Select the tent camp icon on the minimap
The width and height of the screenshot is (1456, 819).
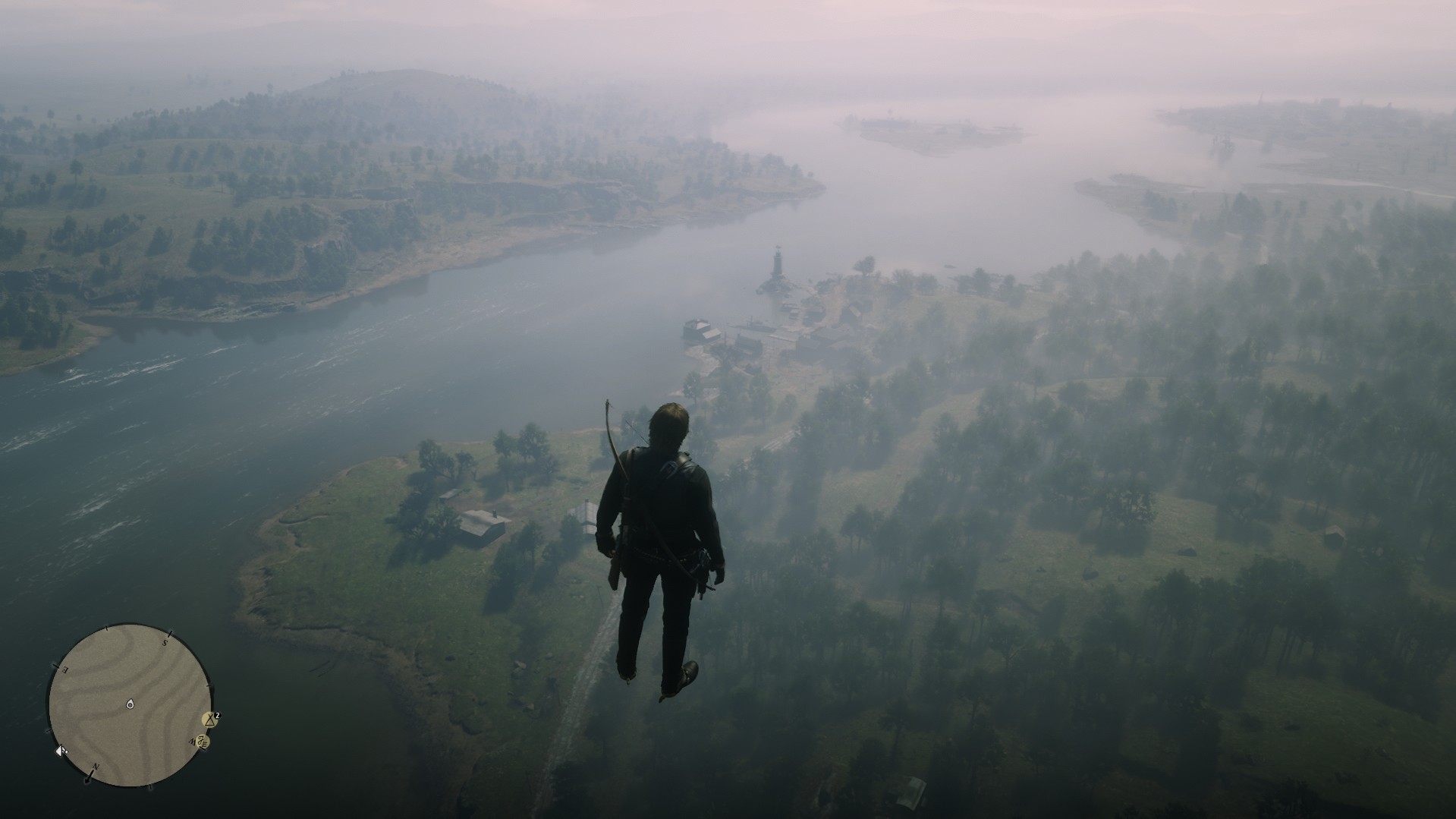click(209, 720)
